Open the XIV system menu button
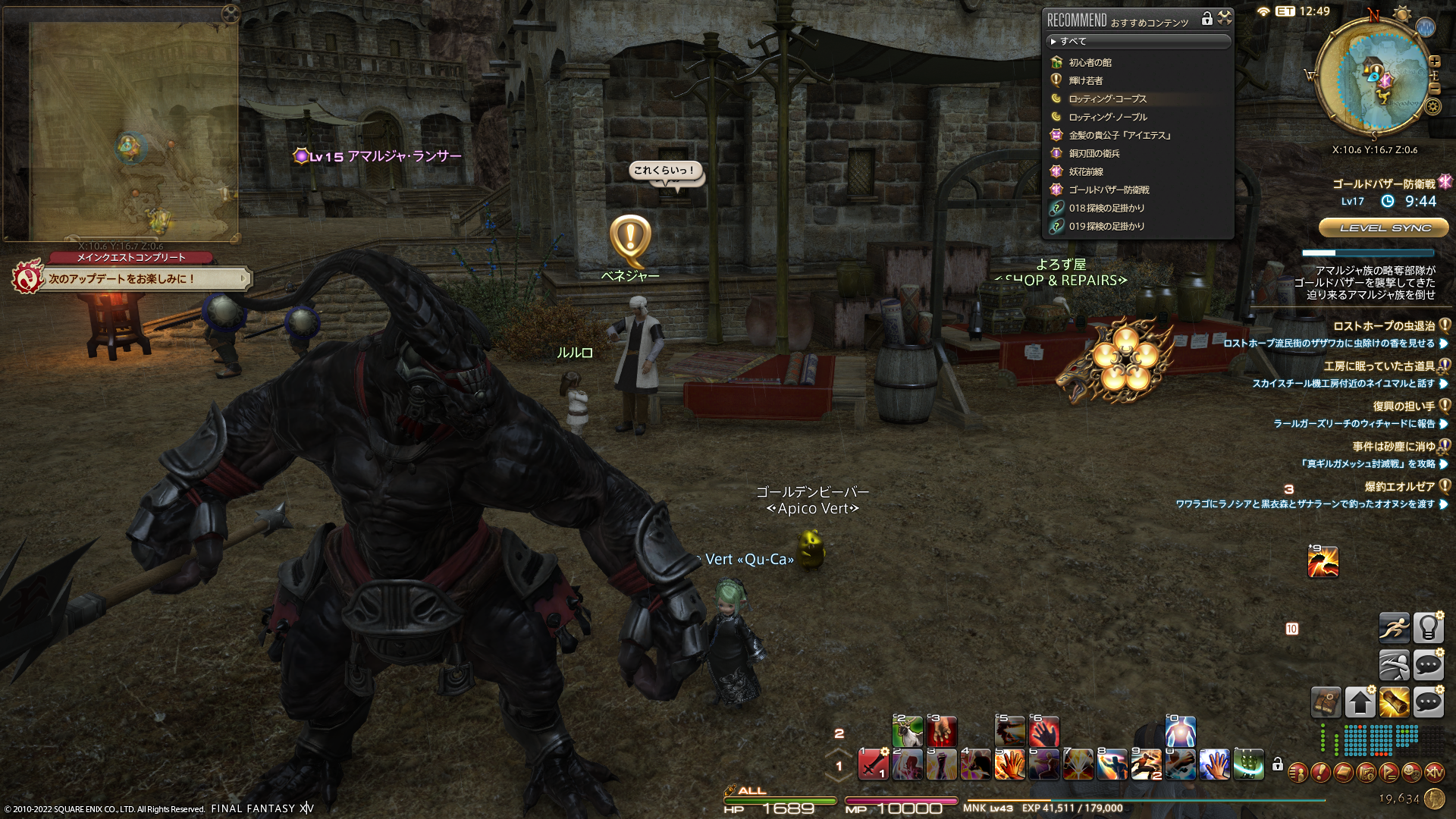Screen dimensions: 1456x819 pos(1434,772)
